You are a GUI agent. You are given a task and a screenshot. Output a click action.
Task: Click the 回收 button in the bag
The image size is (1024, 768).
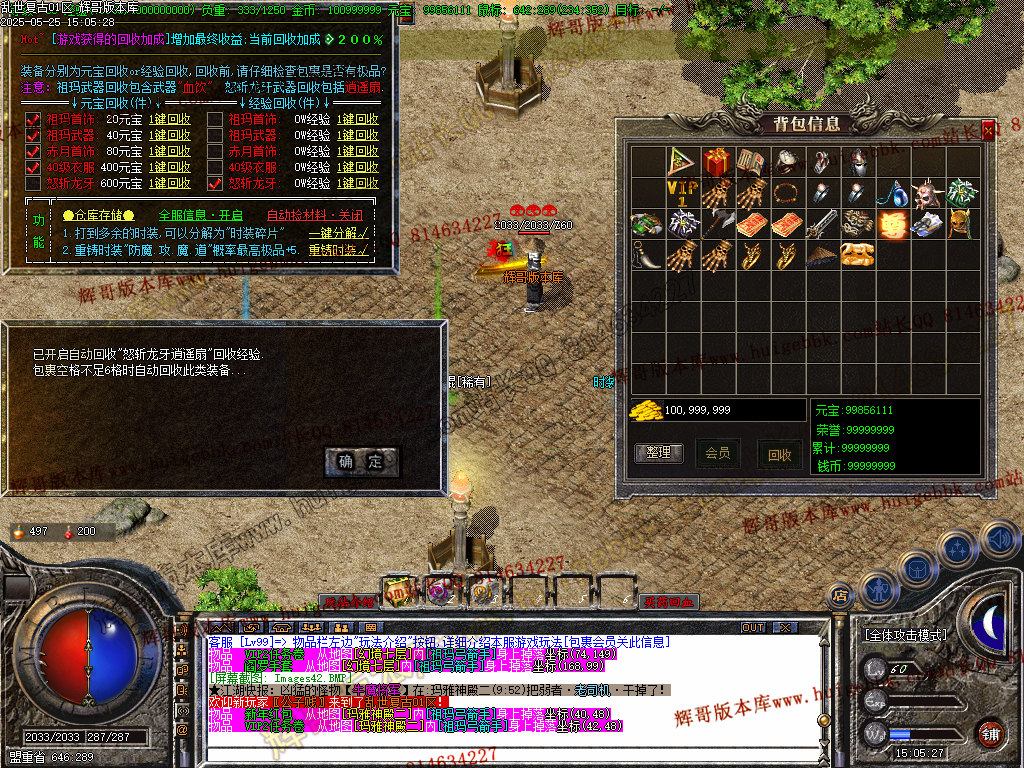779,454
